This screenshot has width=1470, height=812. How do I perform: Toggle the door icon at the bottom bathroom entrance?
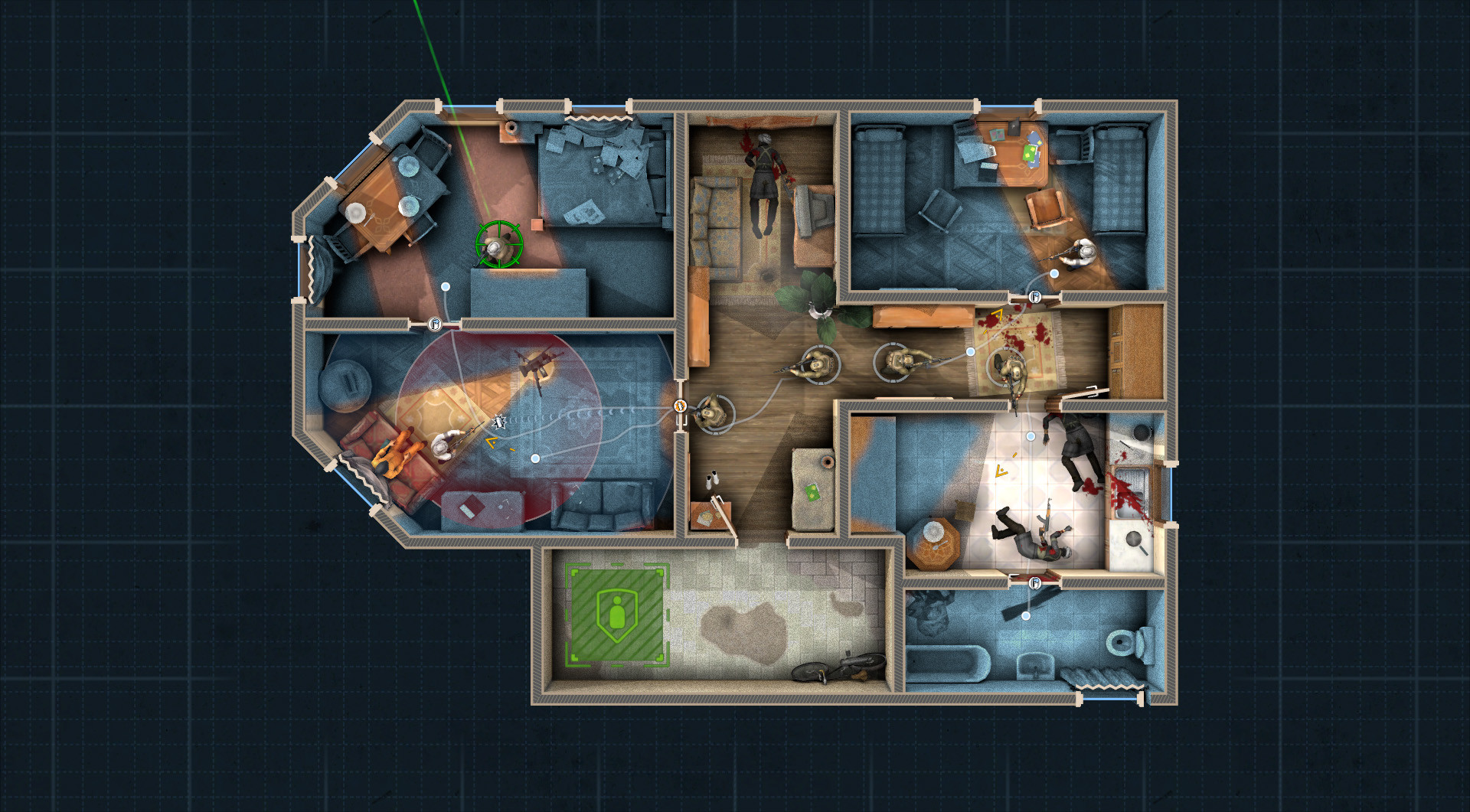pos(1034,583)
